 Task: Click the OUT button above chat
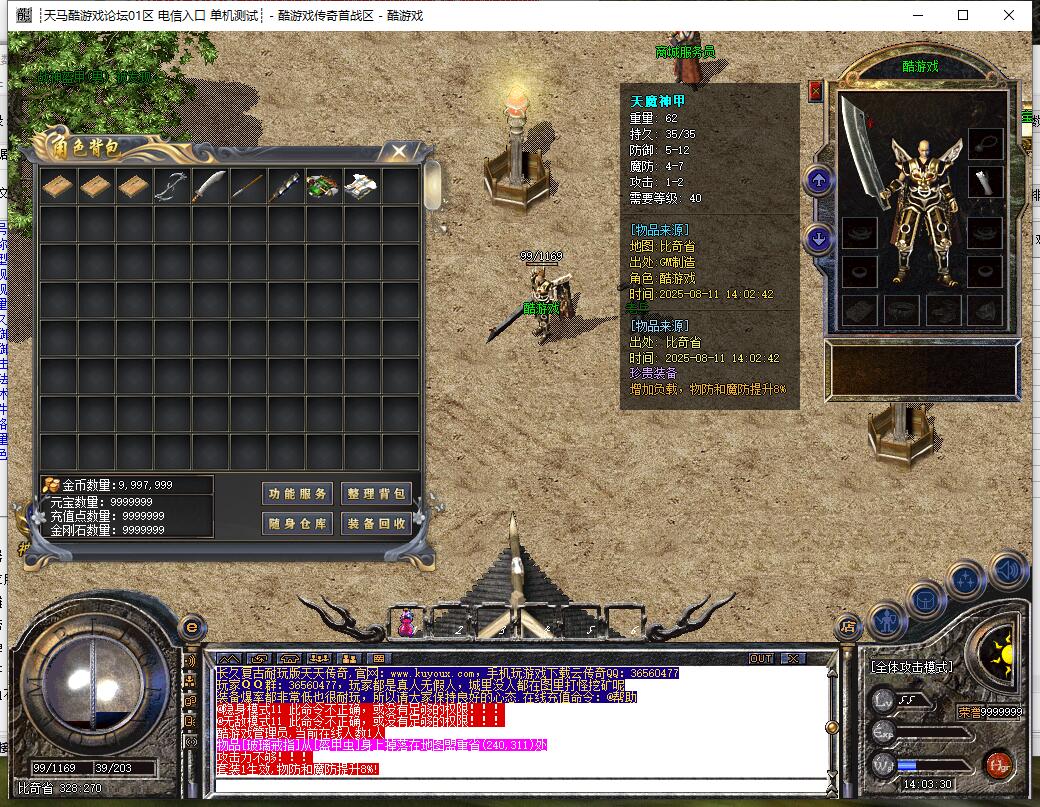pyautogui.click(x=761, y=659)
